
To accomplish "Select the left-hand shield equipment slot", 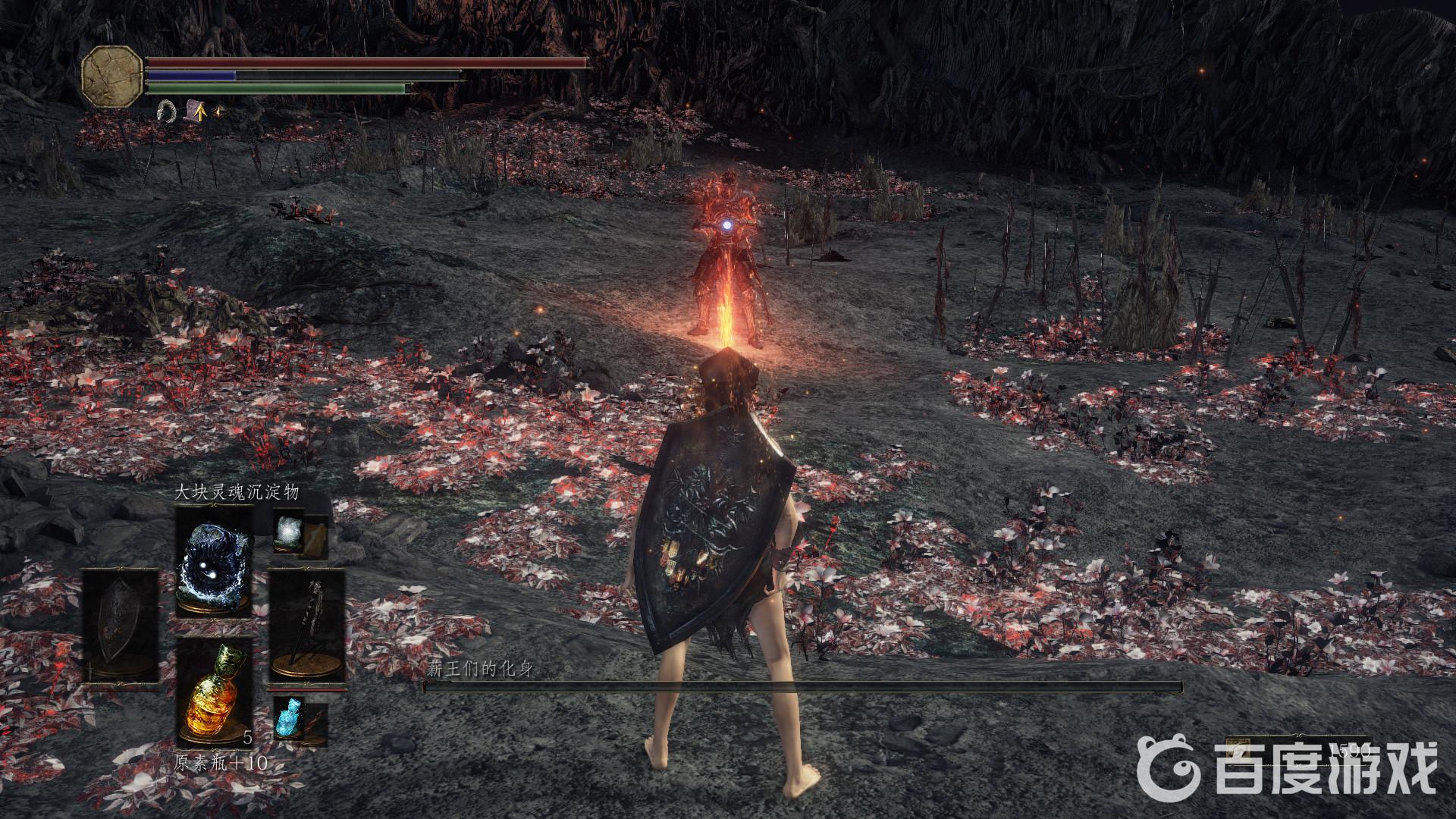I will (x=121, y=628).
